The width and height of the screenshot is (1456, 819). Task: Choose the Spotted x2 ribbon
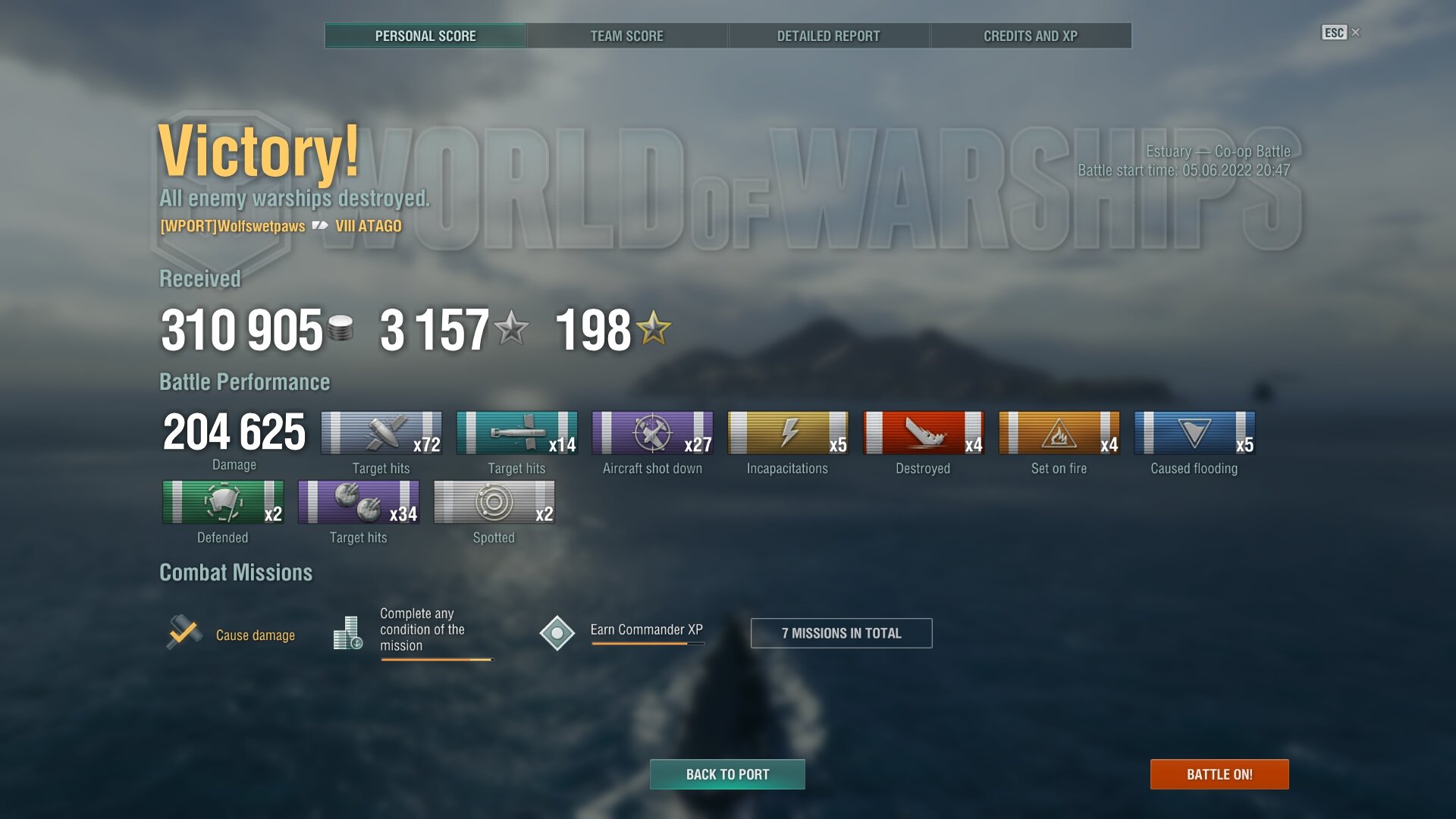click(x=494, y=502)
